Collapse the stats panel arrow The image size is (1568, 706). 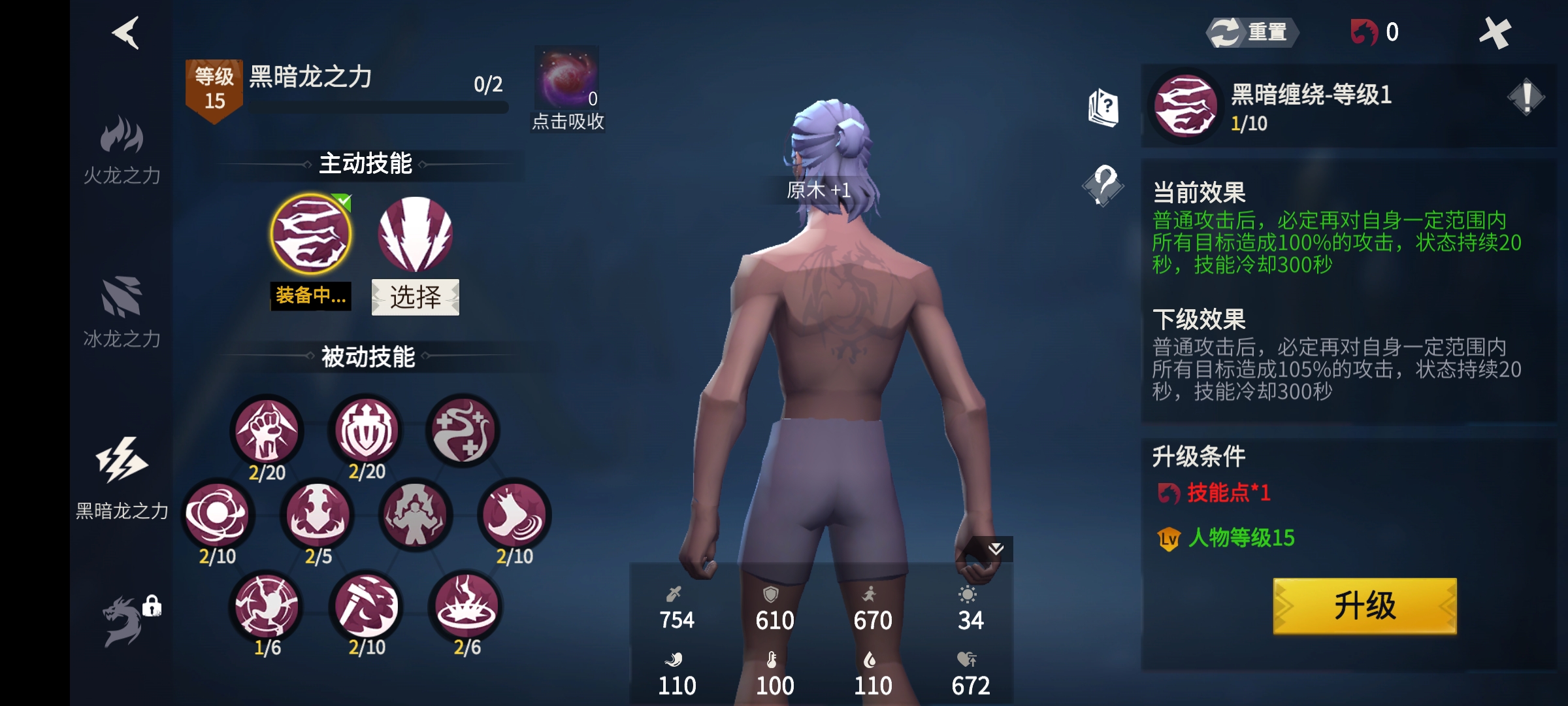coord(995,549)
